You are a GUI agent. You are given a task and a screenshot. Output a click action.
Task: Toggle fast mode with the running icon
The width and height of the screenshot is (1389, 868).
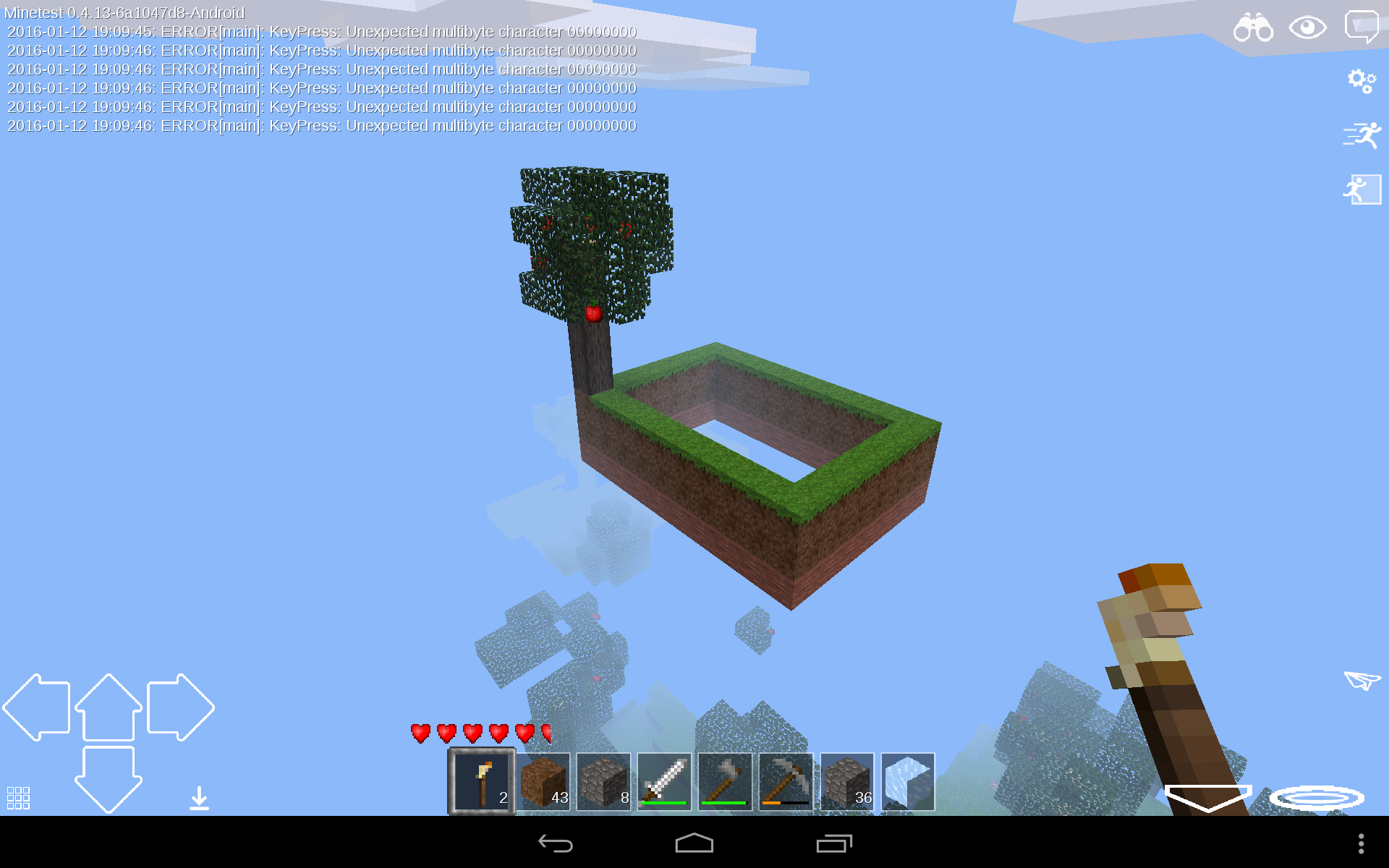click(x=1363, y=134)
